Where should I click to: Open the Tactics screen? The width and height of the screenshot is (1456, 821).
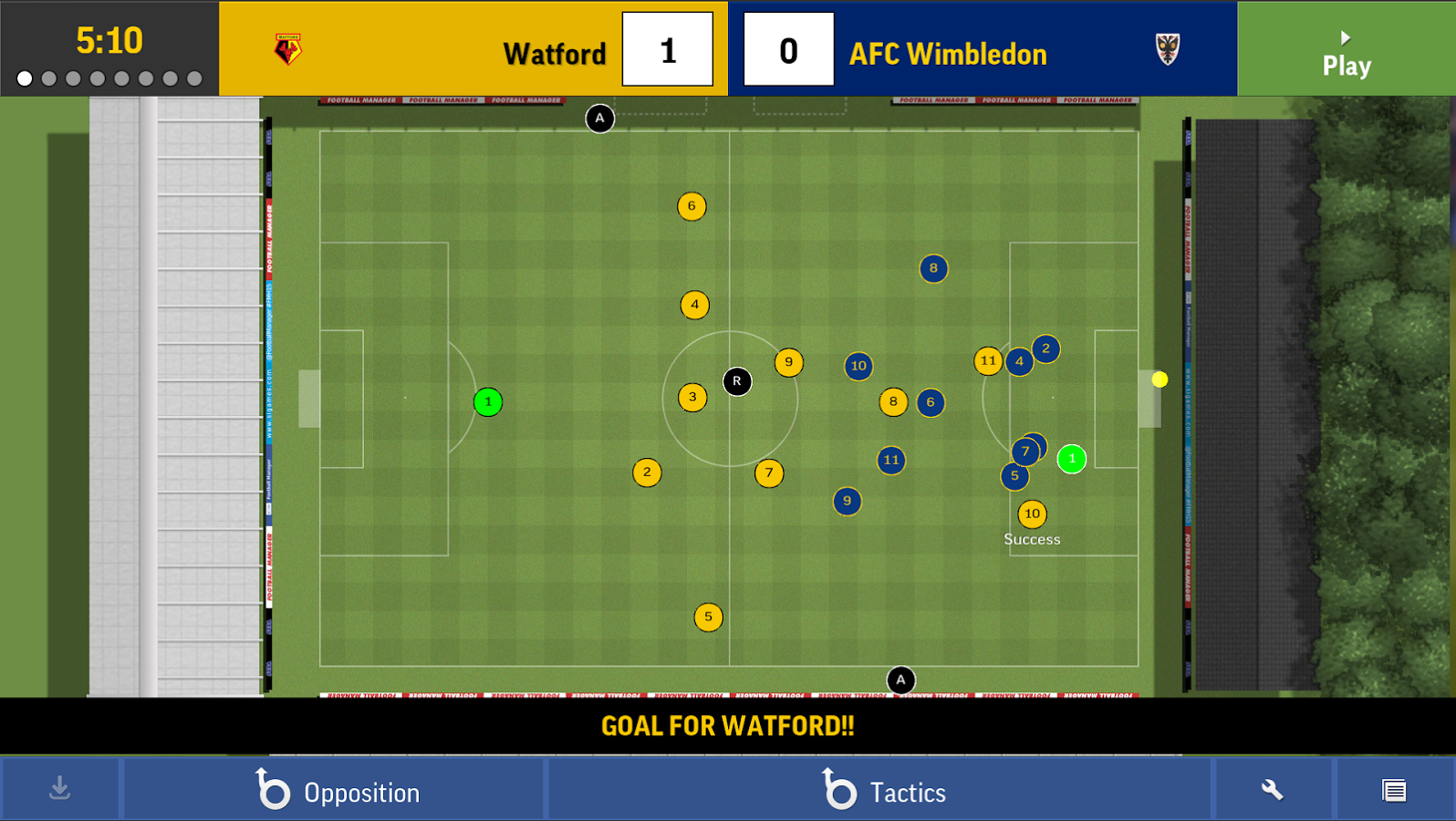[881, 790]
